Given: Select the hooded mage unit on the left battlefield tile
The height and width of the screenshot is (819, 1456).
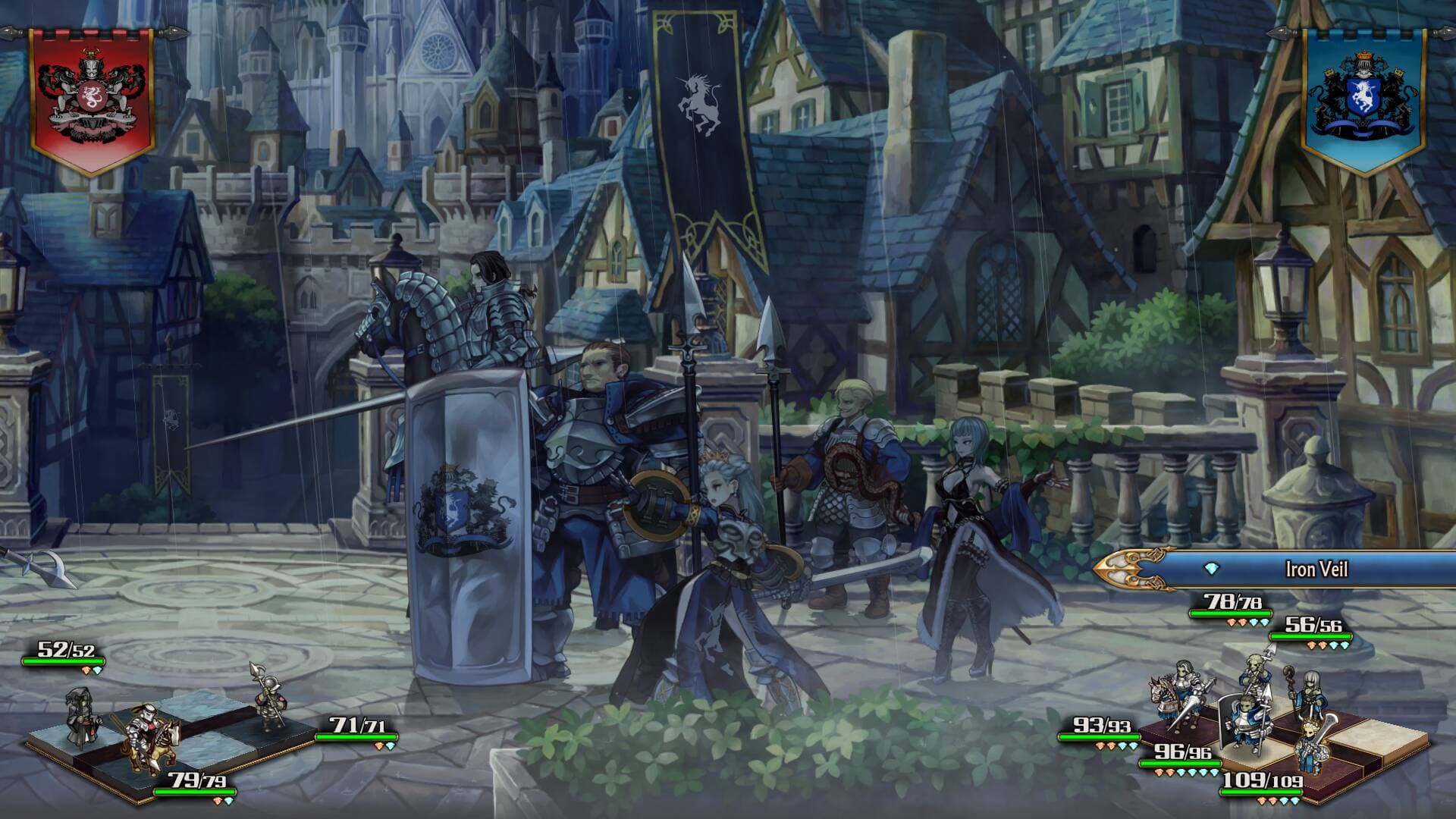Looking at the screenshot, I should pyautogui.click(x=83, y=717).
